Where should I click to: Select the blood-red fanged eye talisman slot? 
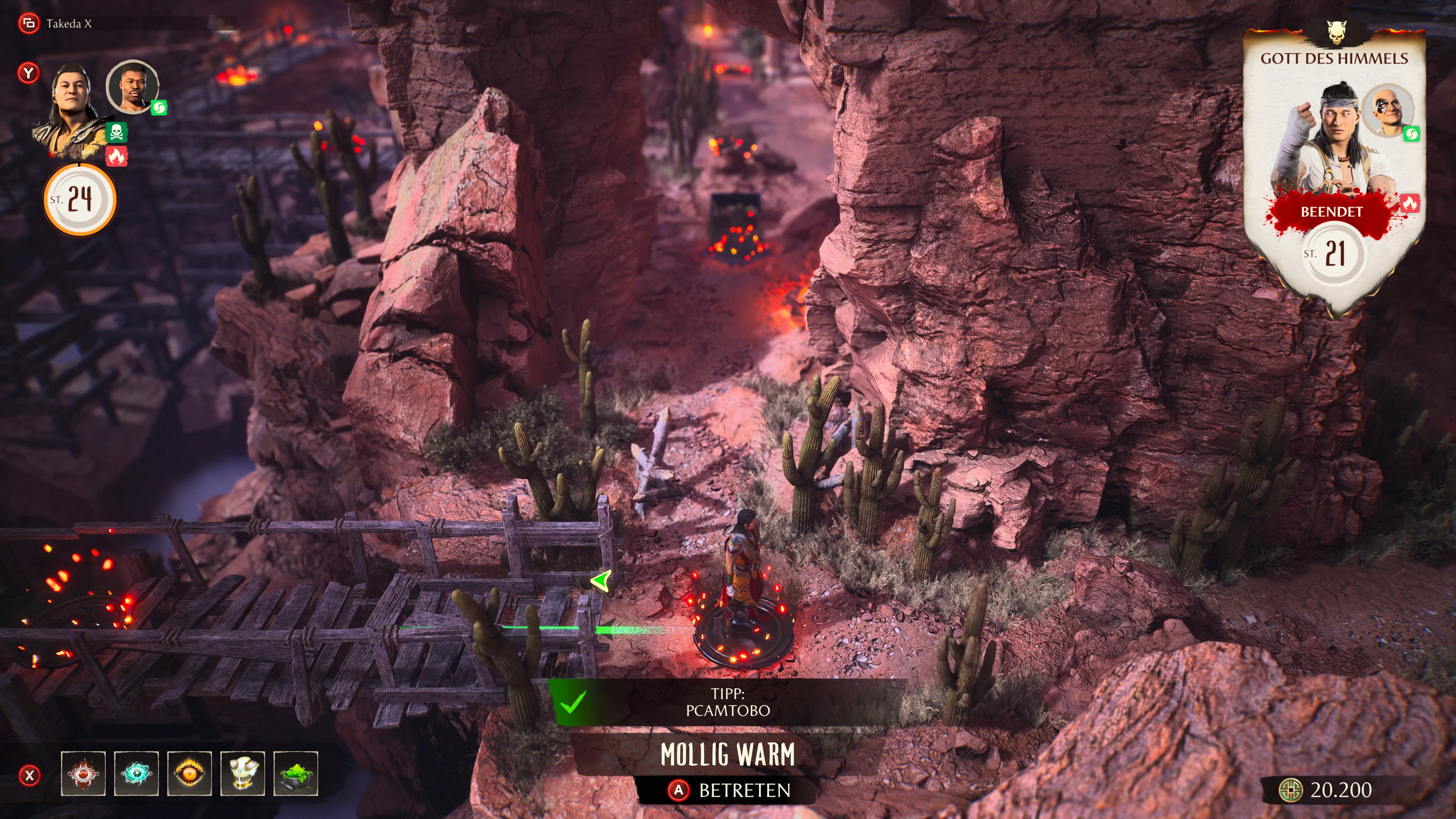pos(83,773)
